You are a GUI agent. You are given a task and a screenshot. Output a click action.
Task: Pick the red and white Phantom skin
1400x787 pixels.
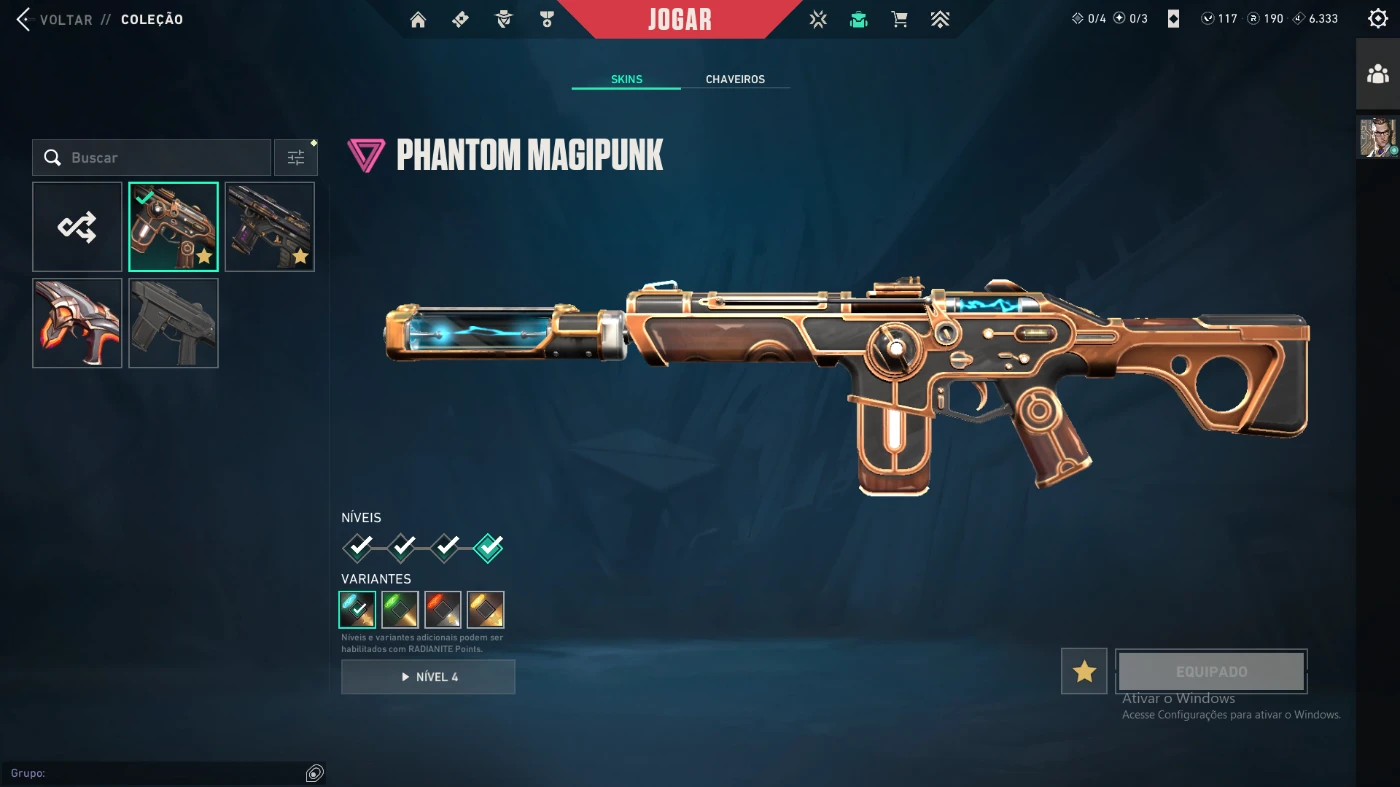point(77,323)
